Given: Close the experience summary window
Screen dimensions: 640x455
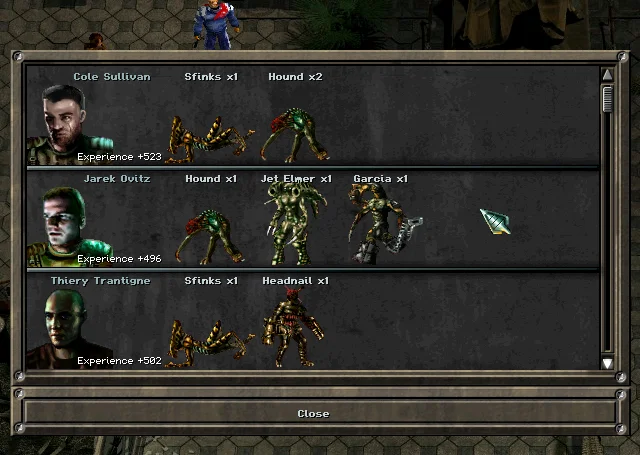Looking at the screenshot, I should 313,413.
